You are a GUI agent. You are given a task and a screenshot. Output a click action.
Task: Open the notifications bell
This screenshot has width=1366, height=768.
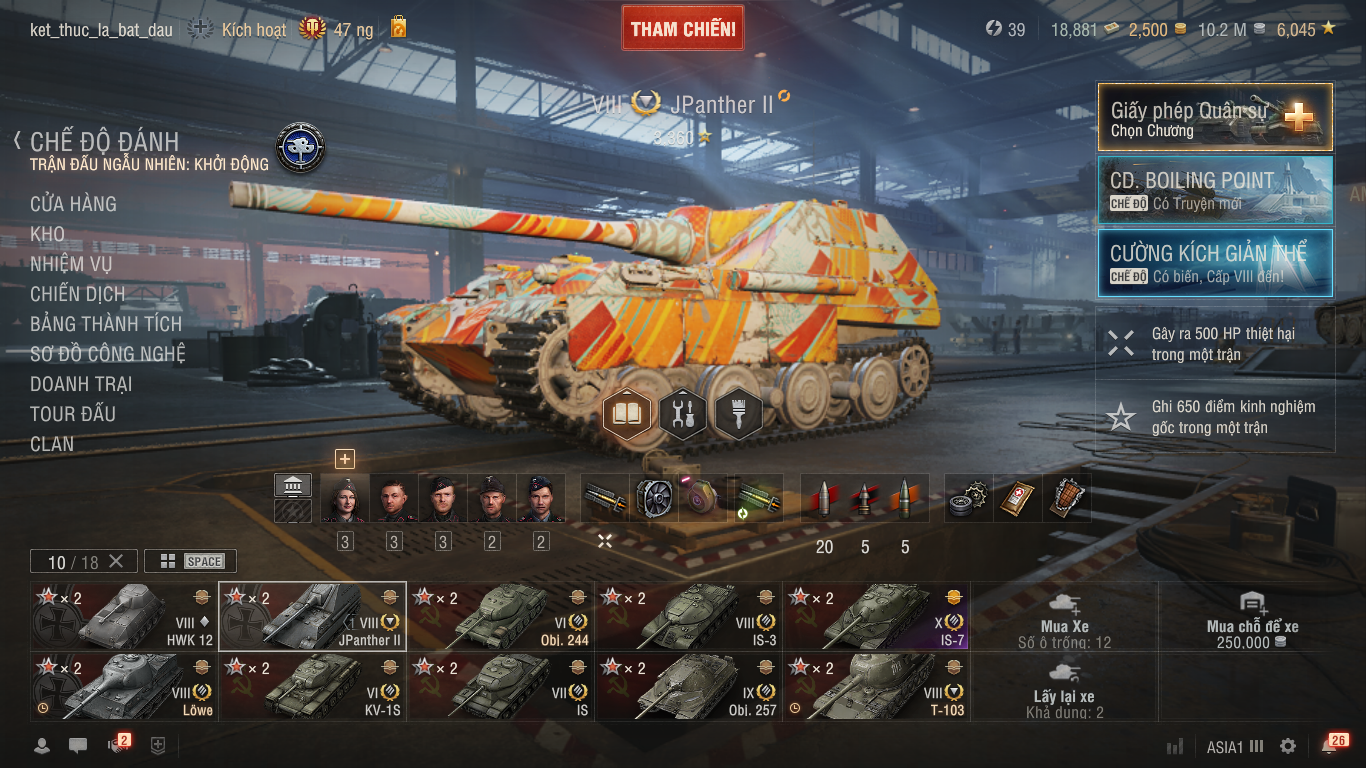coord(1329,746)
